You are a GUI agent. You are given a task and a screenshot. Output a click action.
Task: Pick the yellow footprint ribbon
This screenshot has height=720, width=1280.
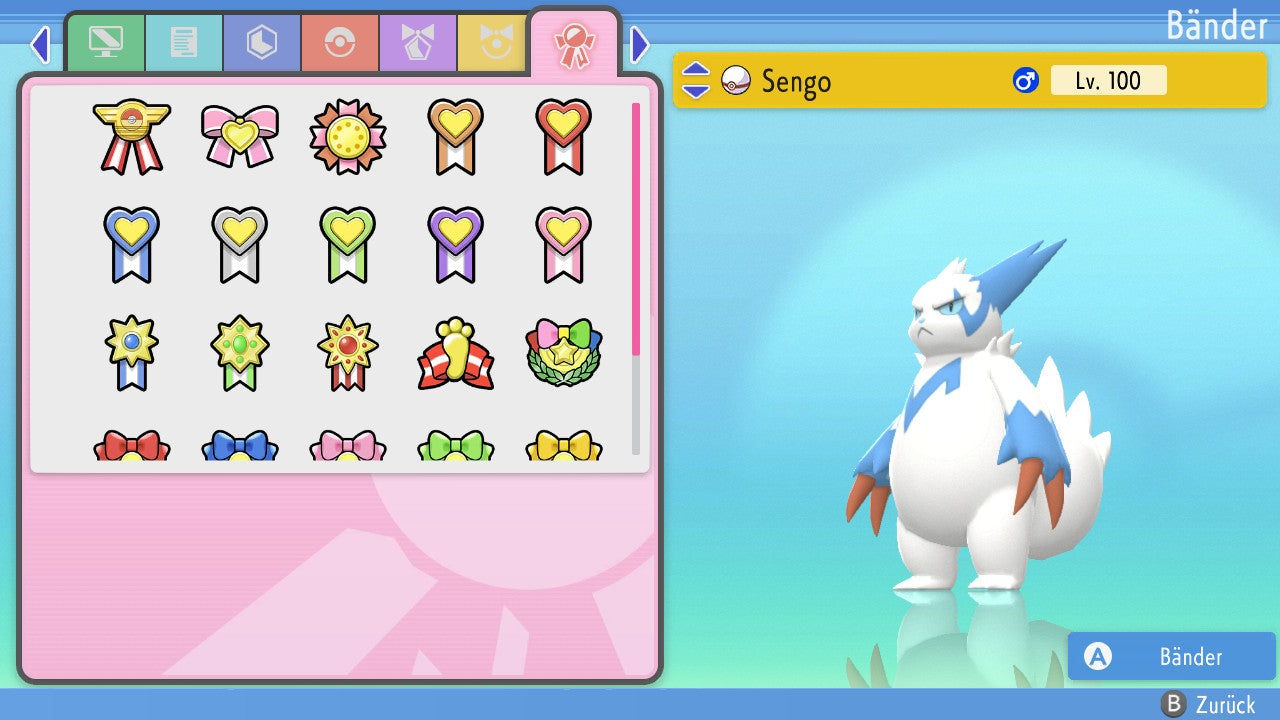tap(455, 353)
